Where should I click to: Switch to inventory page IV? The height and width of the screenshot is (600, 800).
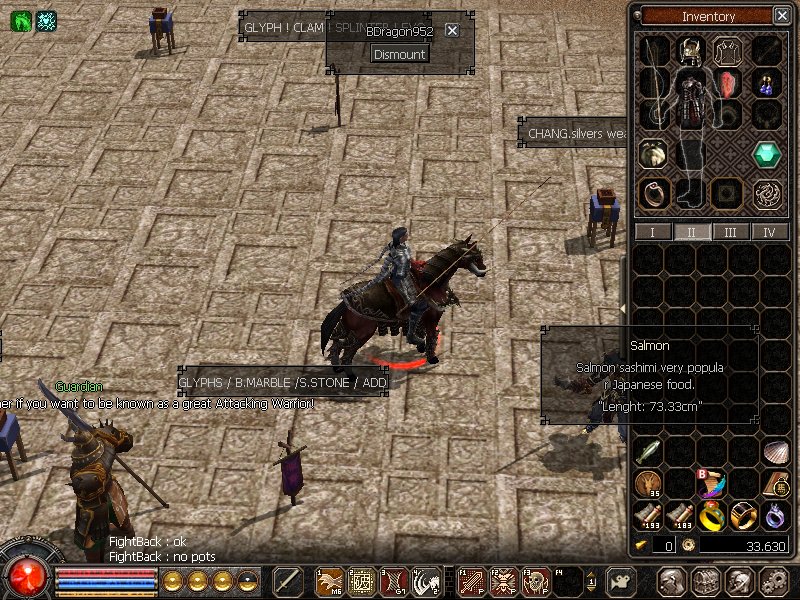click(769, 232)
